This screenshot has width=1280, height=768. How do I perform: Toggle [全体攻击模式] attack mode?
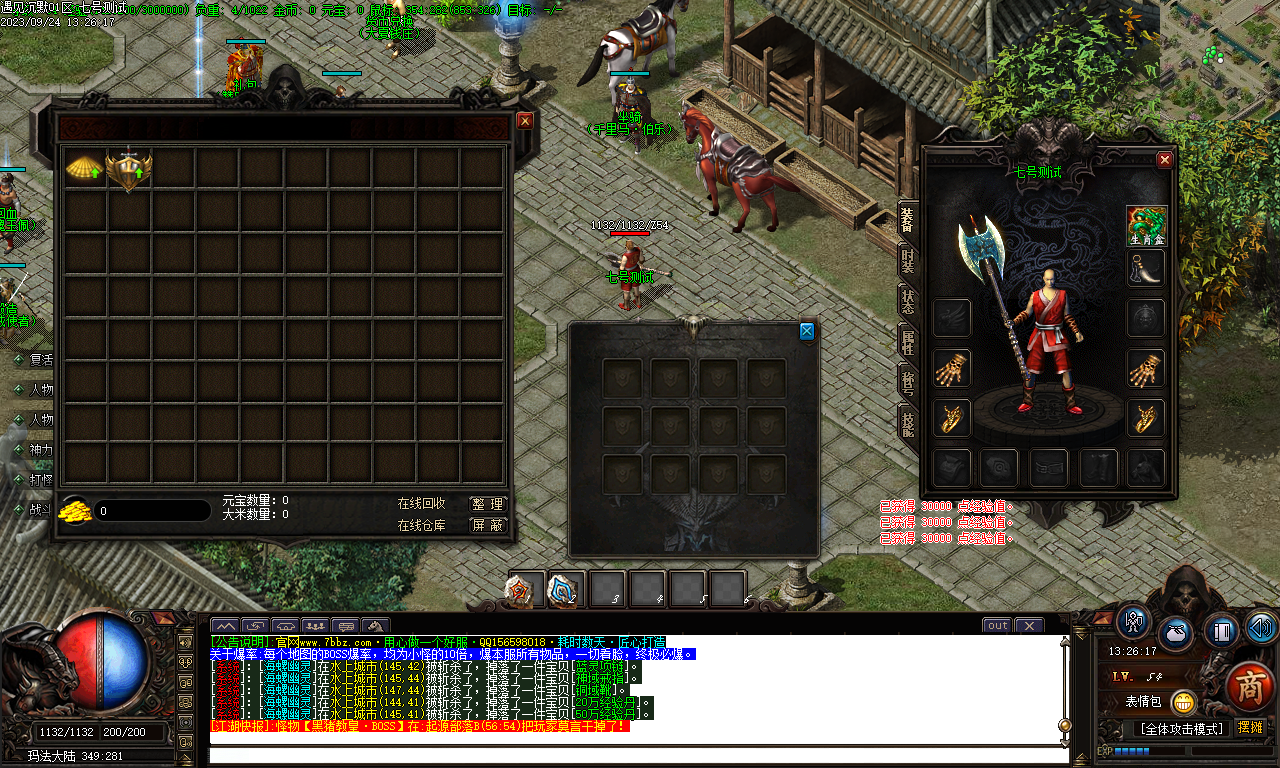pos(1182,728)
